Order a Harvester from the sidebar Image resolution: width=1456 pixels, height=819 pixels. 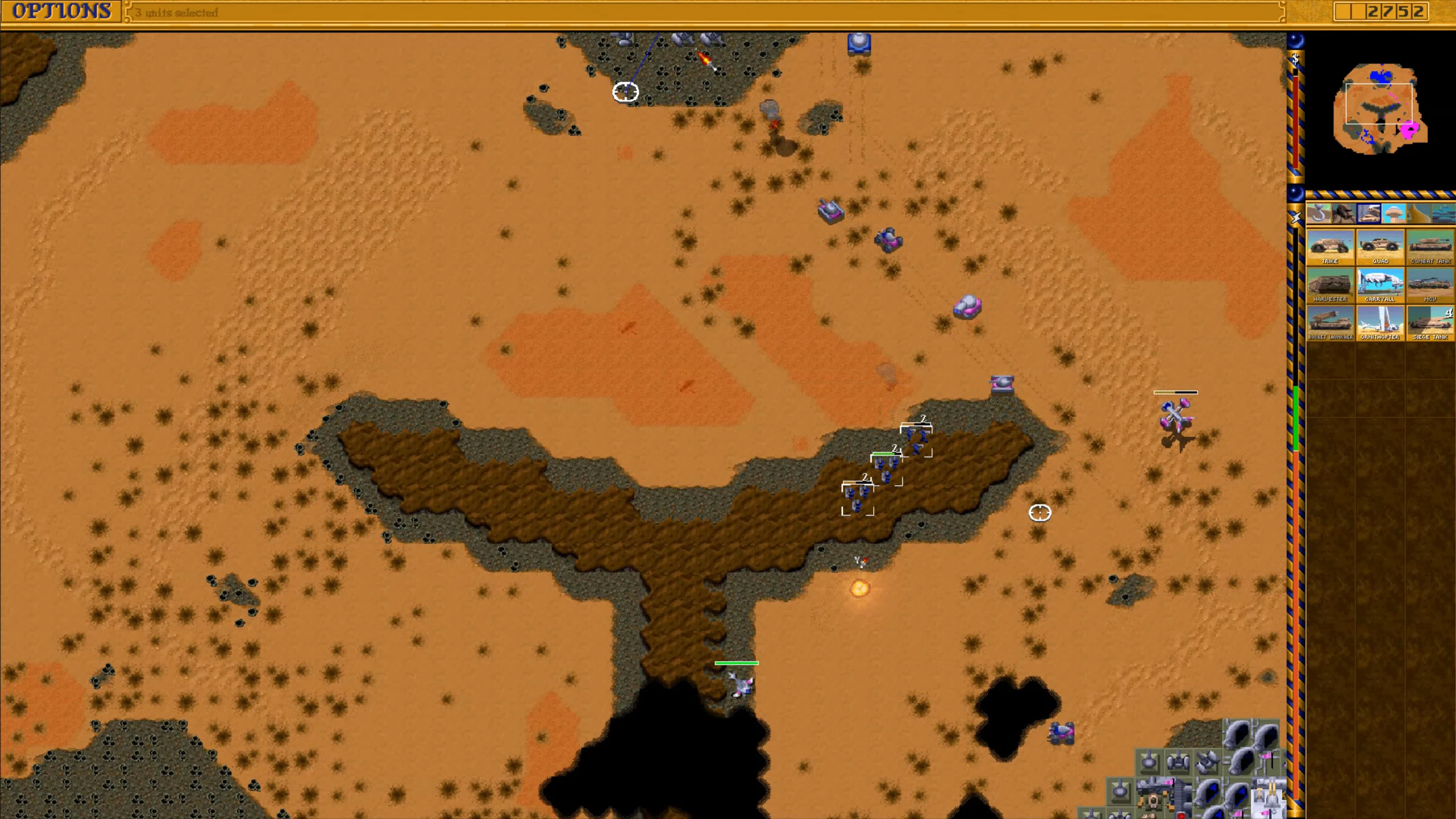click(1330, 286)
